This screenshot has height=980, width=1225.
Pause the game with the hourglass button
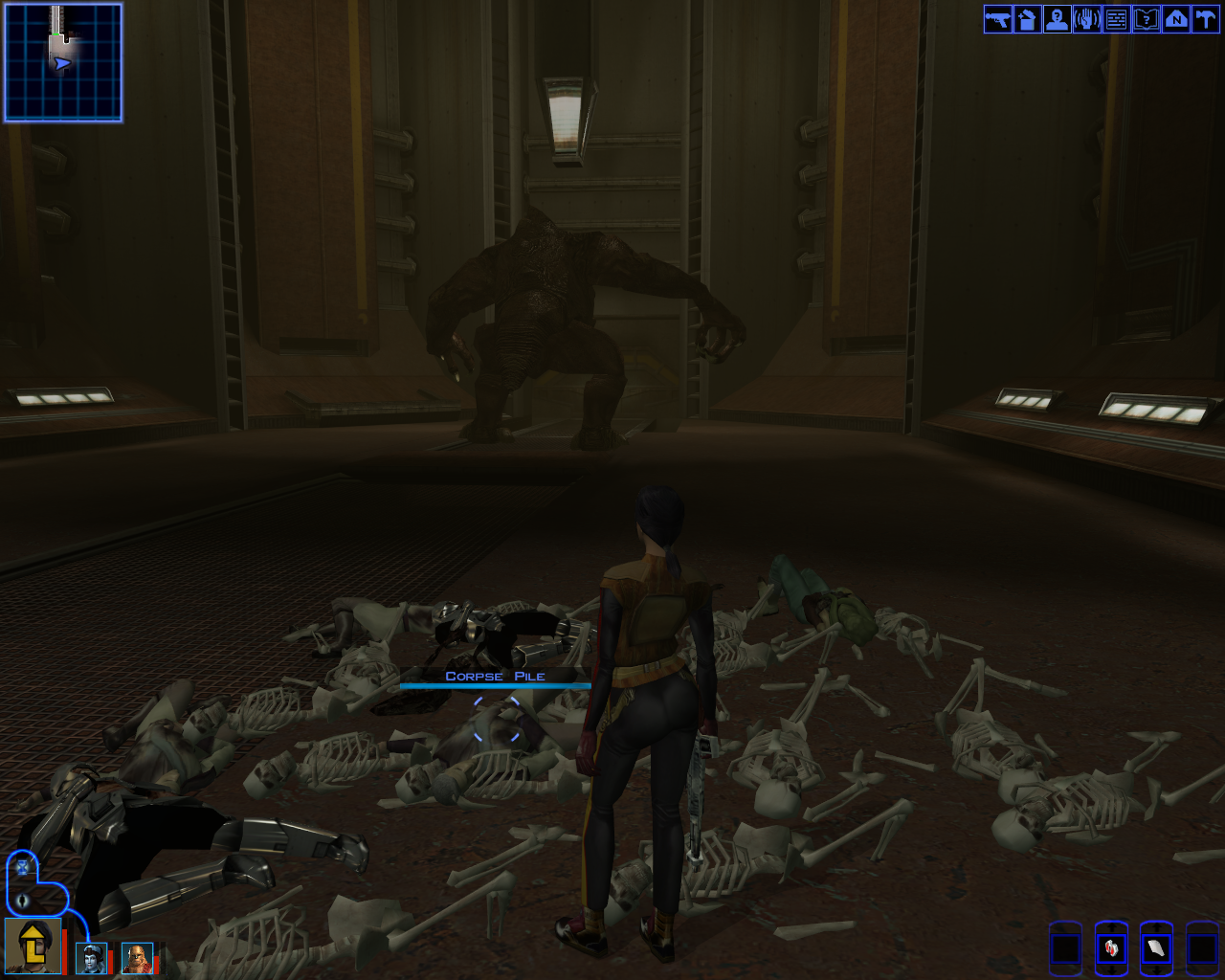(x=22, y=867)
